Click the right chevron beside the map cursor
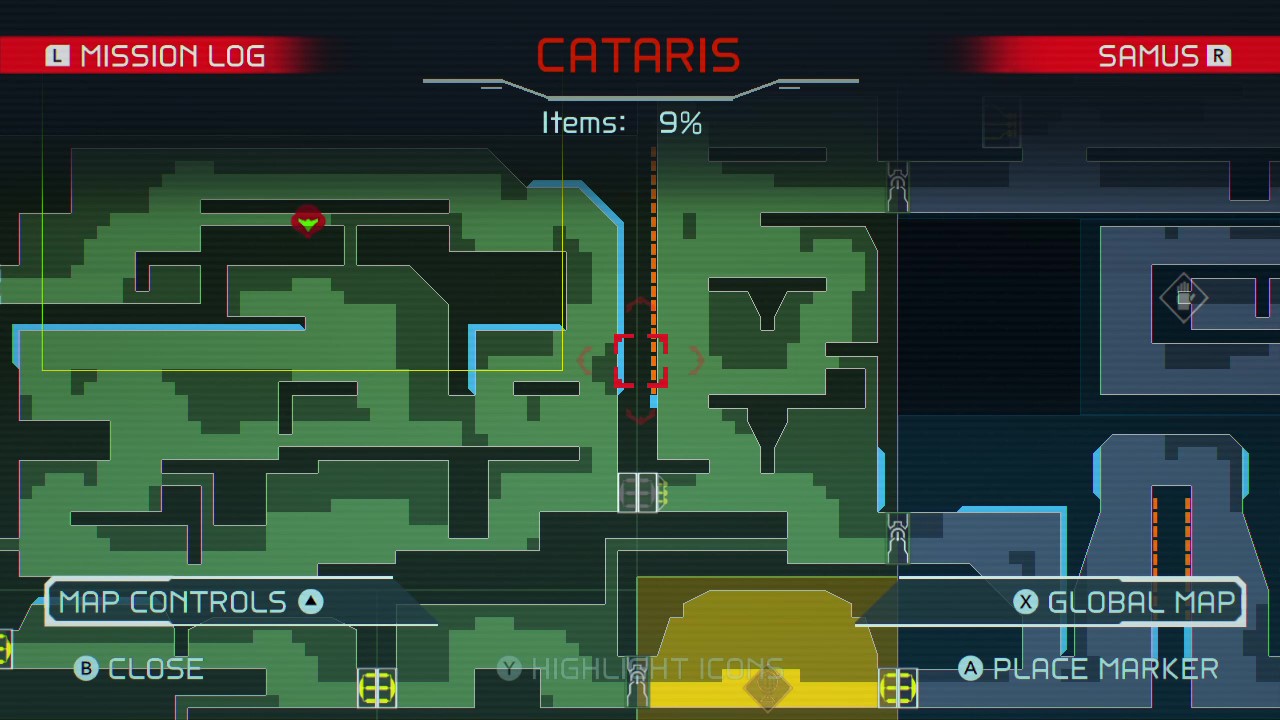 pos(698,362)
